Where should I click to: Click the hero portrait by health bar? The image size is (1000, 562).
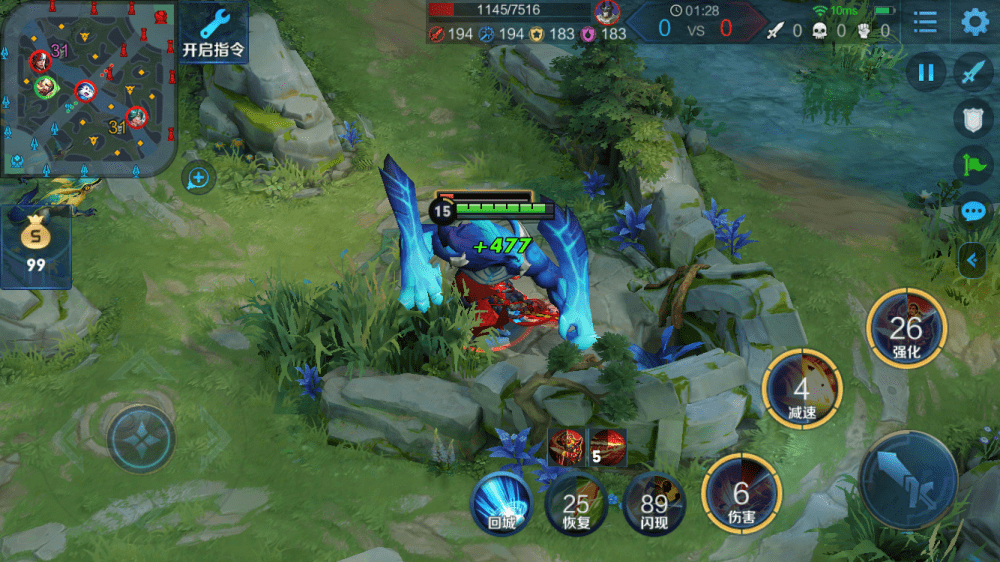click(x=606, y=13)
